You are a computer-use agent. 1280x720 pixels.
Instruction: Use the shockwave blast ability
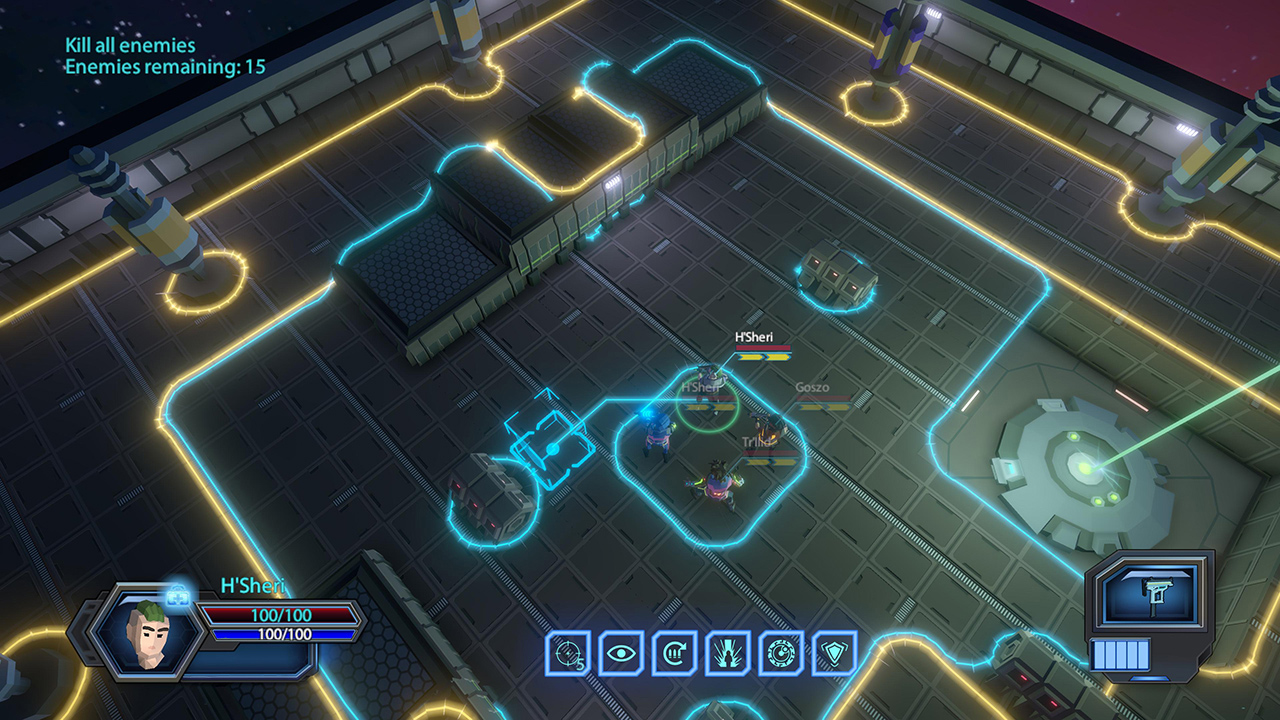pos(725,651)
